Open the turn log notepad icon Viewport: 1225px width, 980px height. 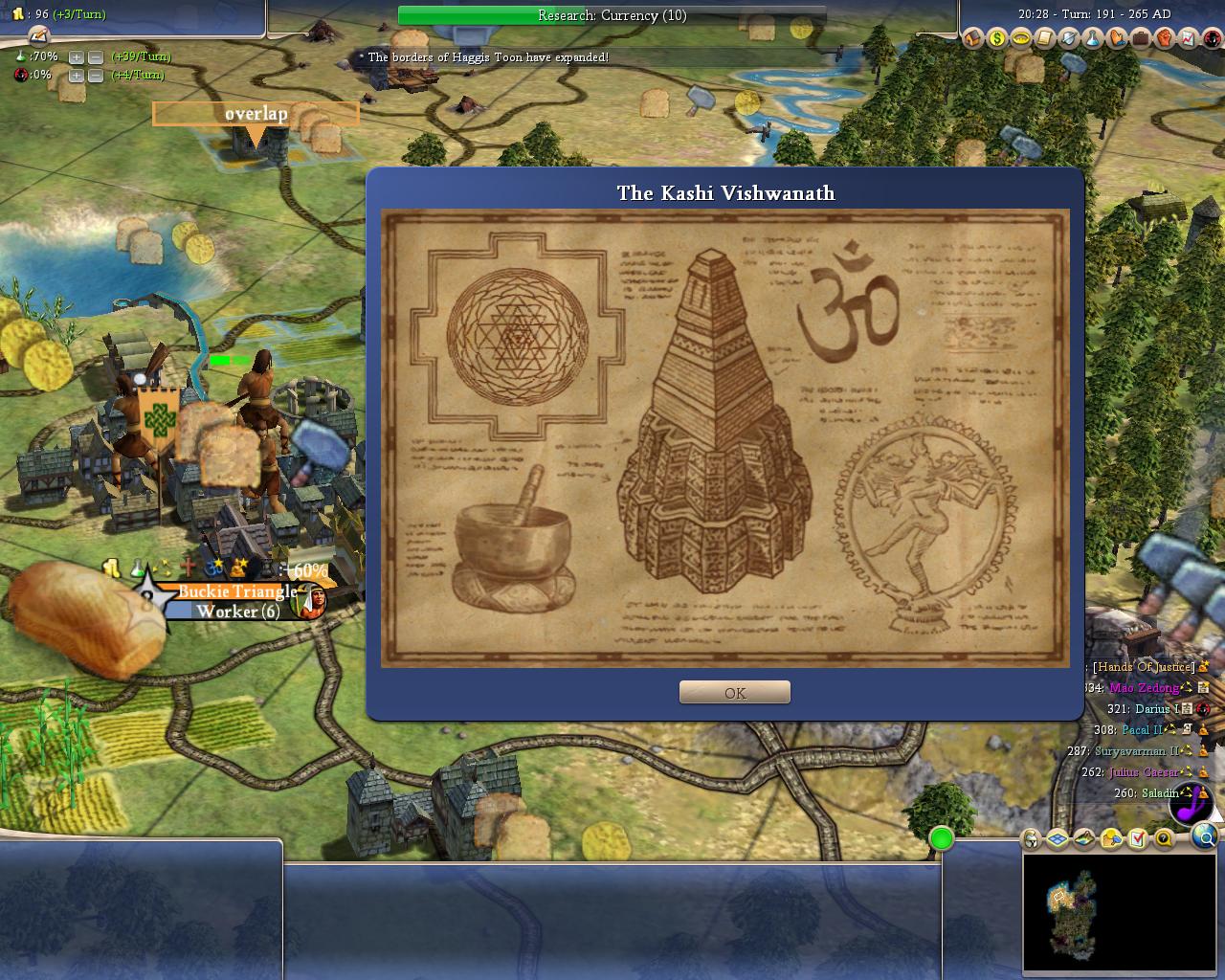click(38, 35)
